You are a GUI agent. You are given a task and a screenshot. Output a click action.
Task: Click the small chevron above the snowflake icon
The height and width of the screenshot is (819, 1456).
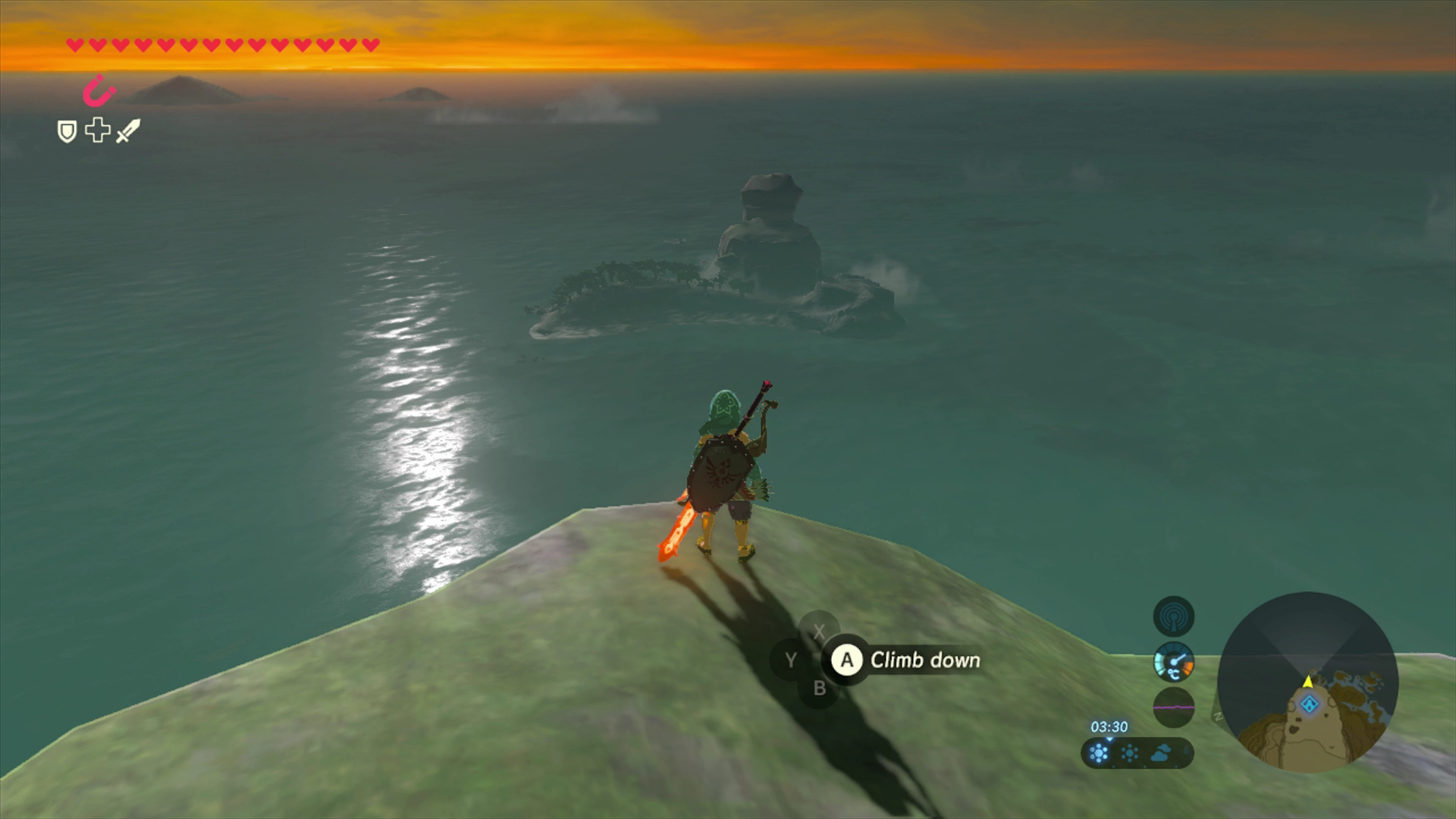click(1110, 739)
